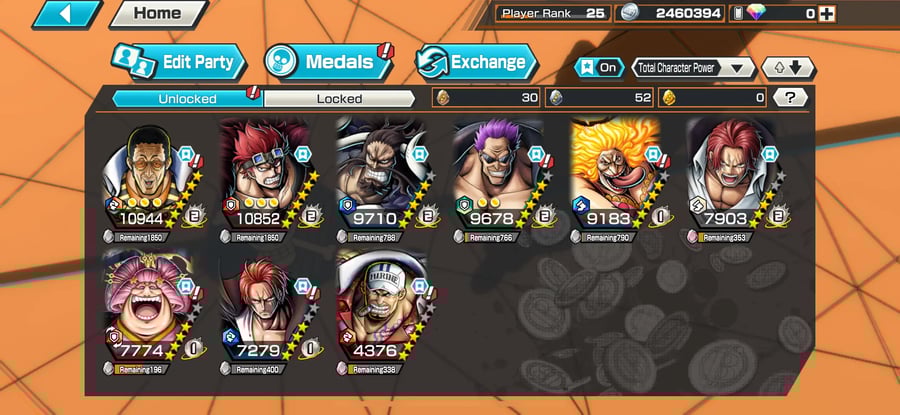Open the question mark help button
The width and height of the screenshot is (900, 415).
pyautogui.click(x=790, y=98)
